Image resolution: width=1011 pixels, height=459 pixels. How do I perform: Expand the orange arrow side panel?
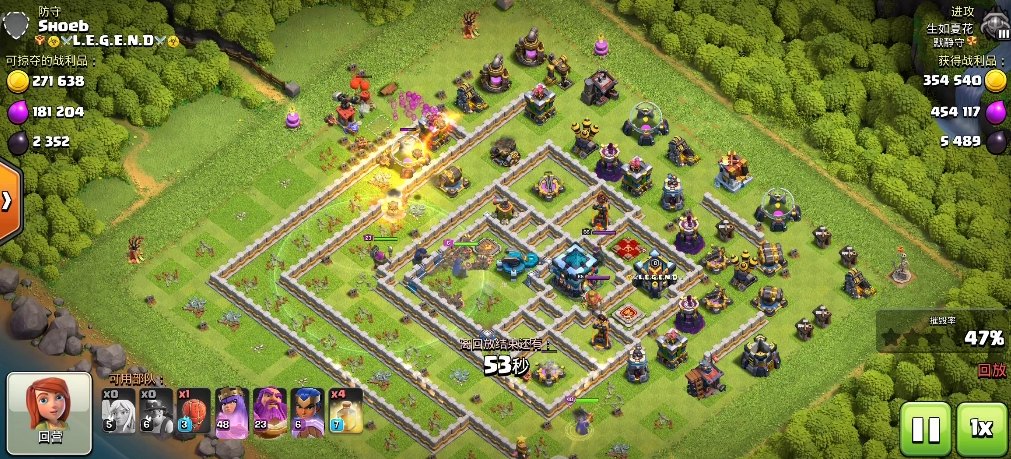click(8, 200)
